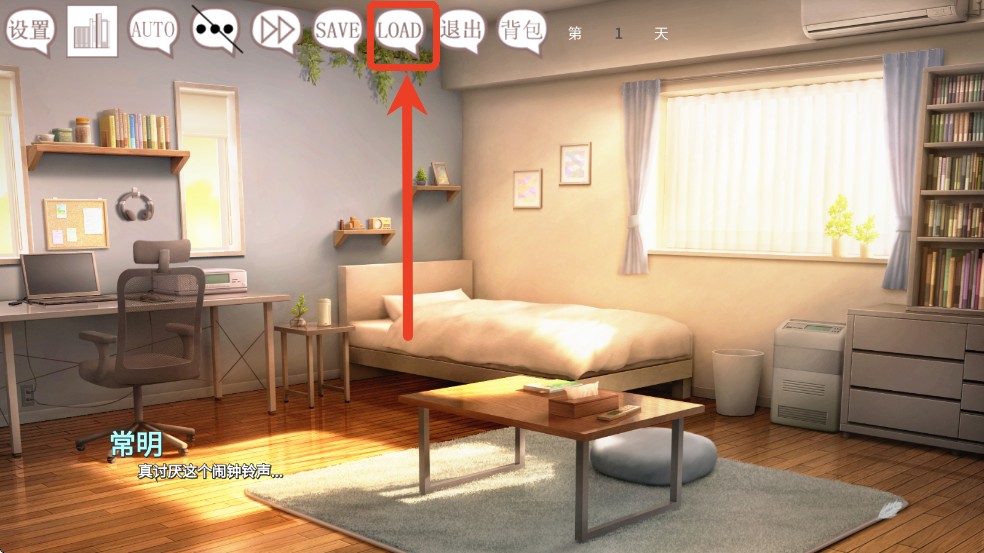984x553 pixels.
Task: Activate the fast-forward skip button
Action: click(276, 30)
